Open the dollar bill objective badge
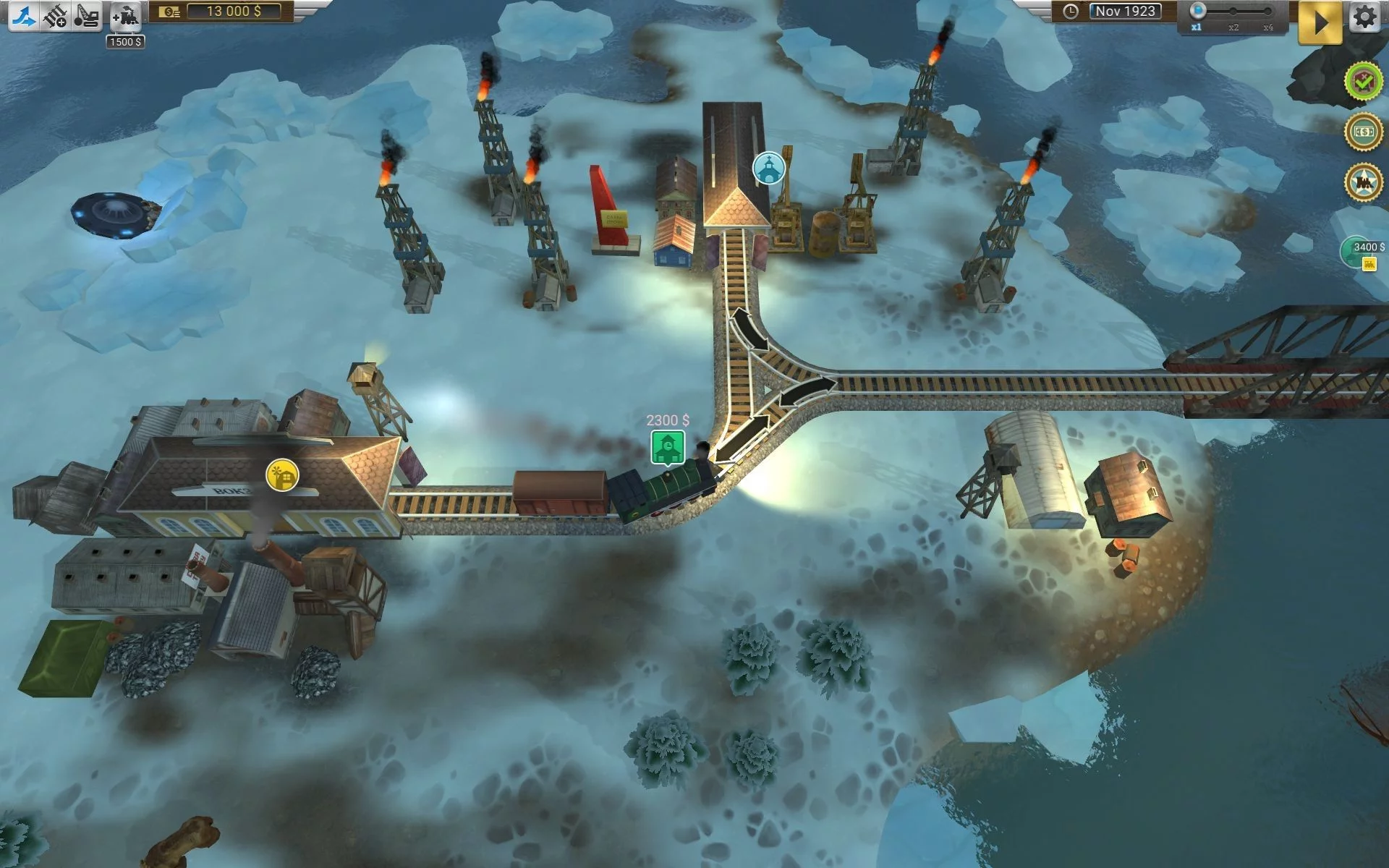The image size is (1389, 868). [x=1363, y=132]
